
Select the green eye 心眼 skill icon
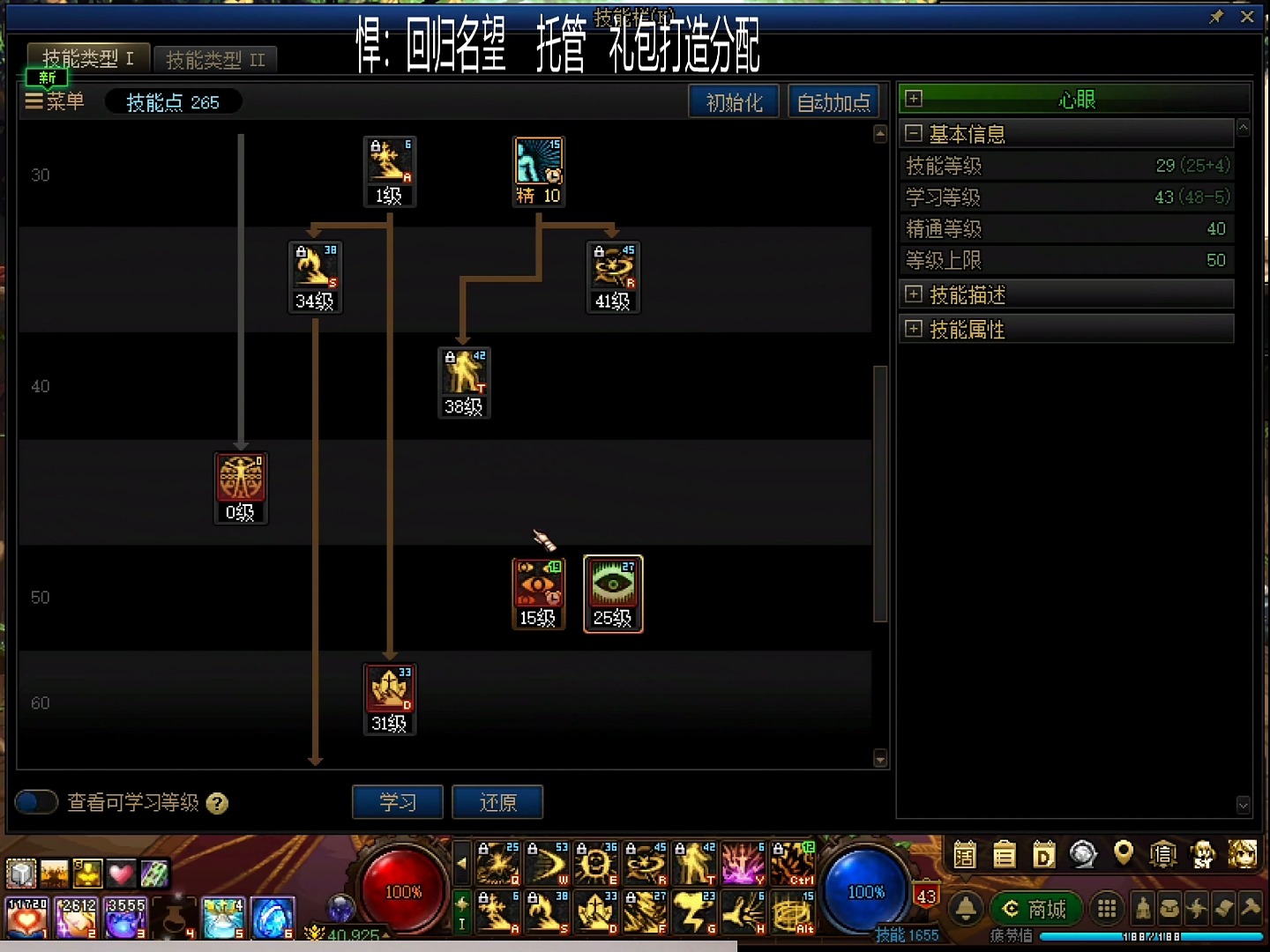[x=613, y=584]
